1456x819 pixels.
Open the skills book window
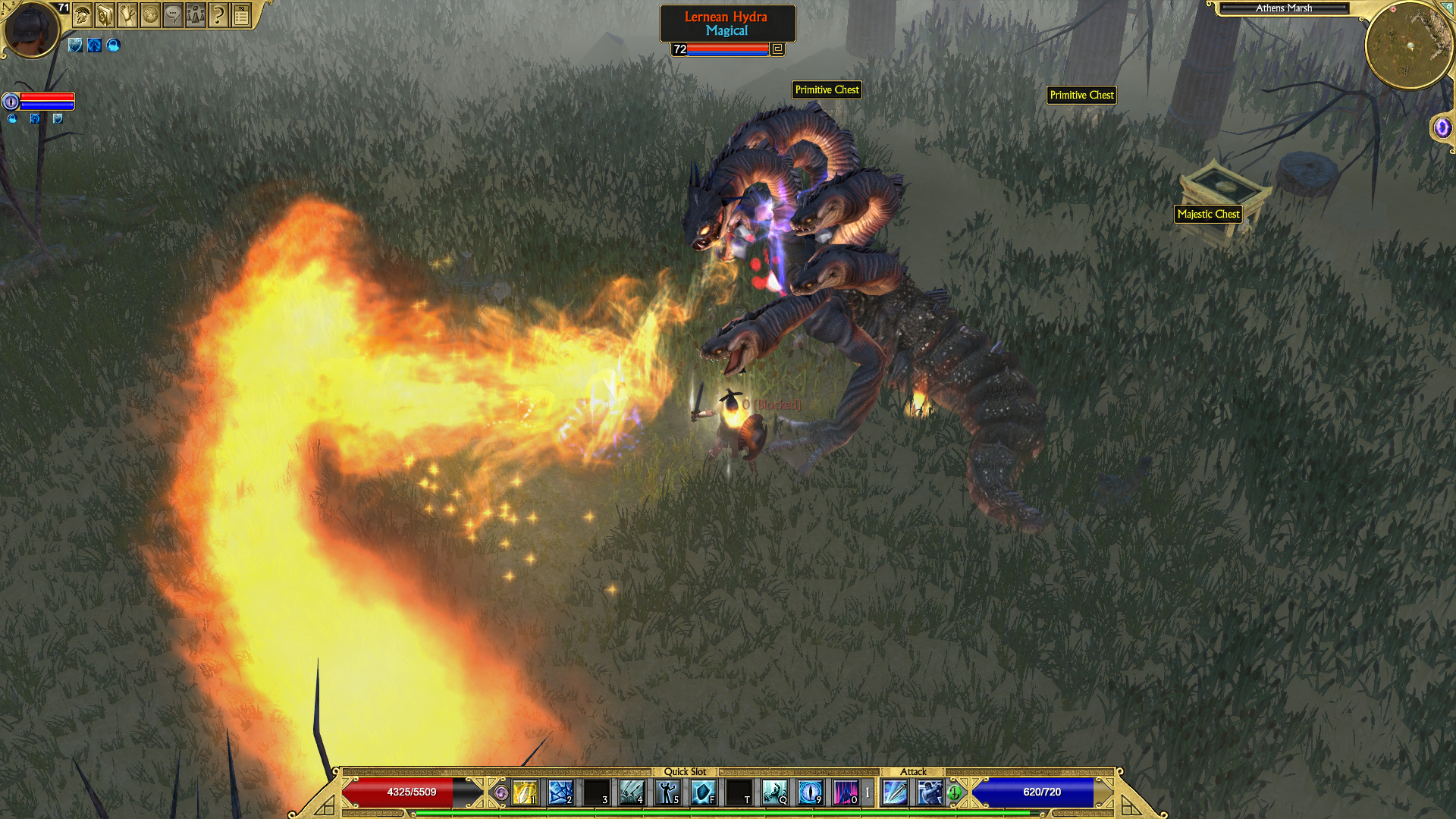pyautogui.click(x=105, y=15)
